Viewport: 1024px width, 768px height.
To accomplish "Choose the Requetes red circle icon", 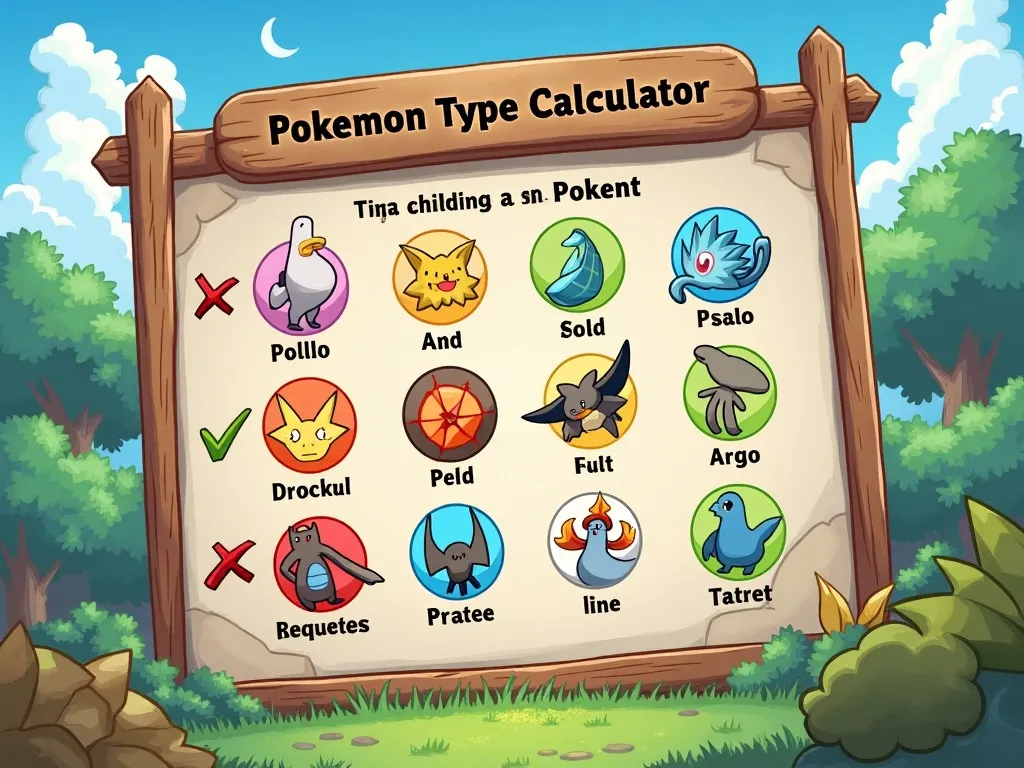I will point(320,565).
